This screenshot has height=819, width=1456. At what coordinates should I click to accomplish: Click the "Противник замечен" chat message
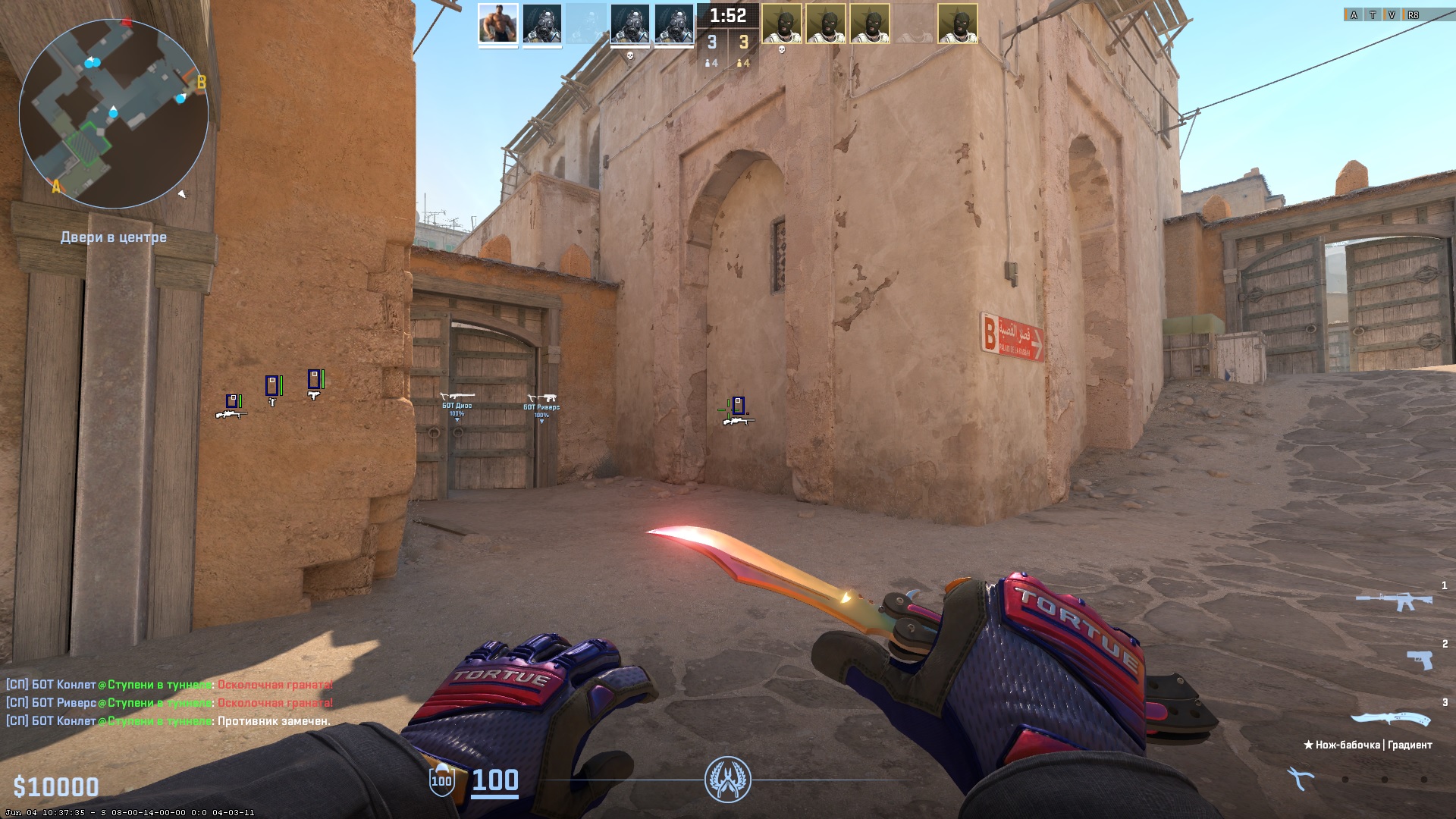click(x=274, y=721)
